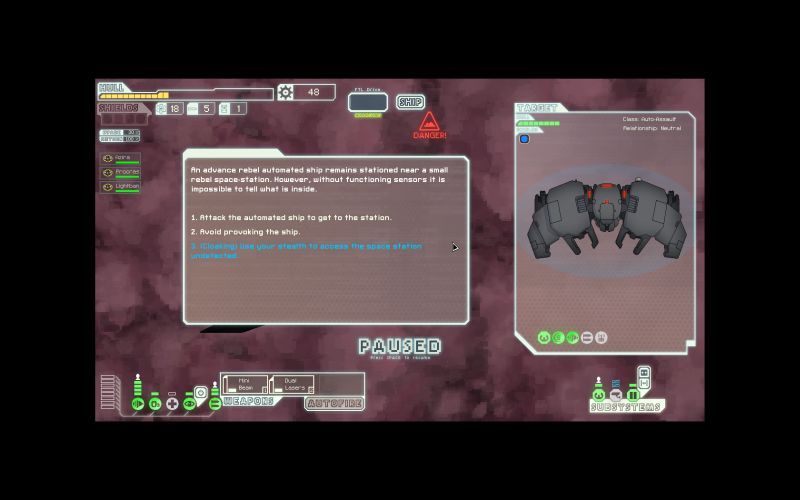The width and height of the screenshot is (800, 500).
Task: Click the door control subsystem icon
Action: pyautogui.click(x=632, y=395)
